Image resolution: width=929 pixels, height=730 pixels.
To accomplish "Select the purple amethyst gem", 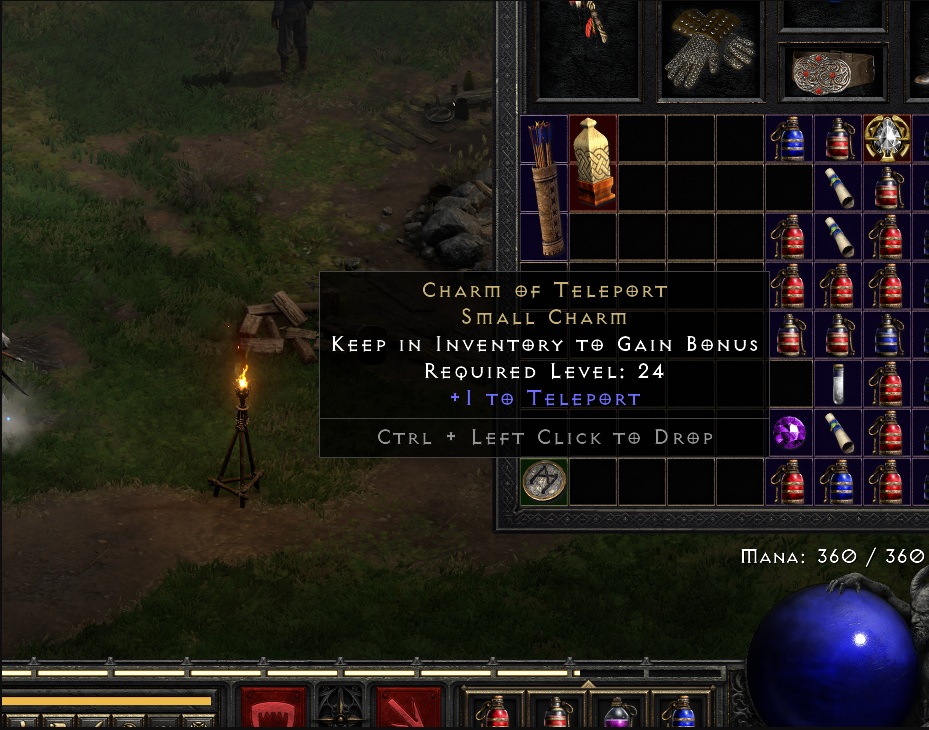I will click(x=790, y=434).
